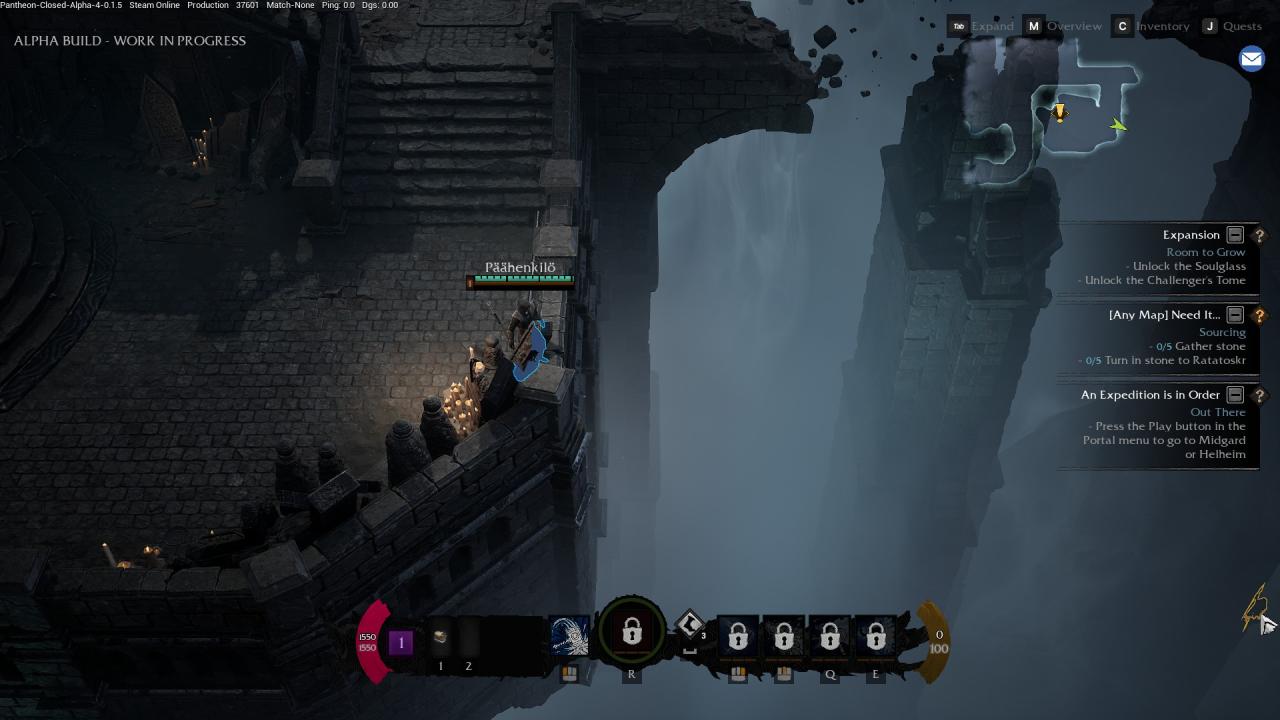The image size is (1280, 720).
Task: Open the blue mail envelope icon
Action: point(1251,59)
